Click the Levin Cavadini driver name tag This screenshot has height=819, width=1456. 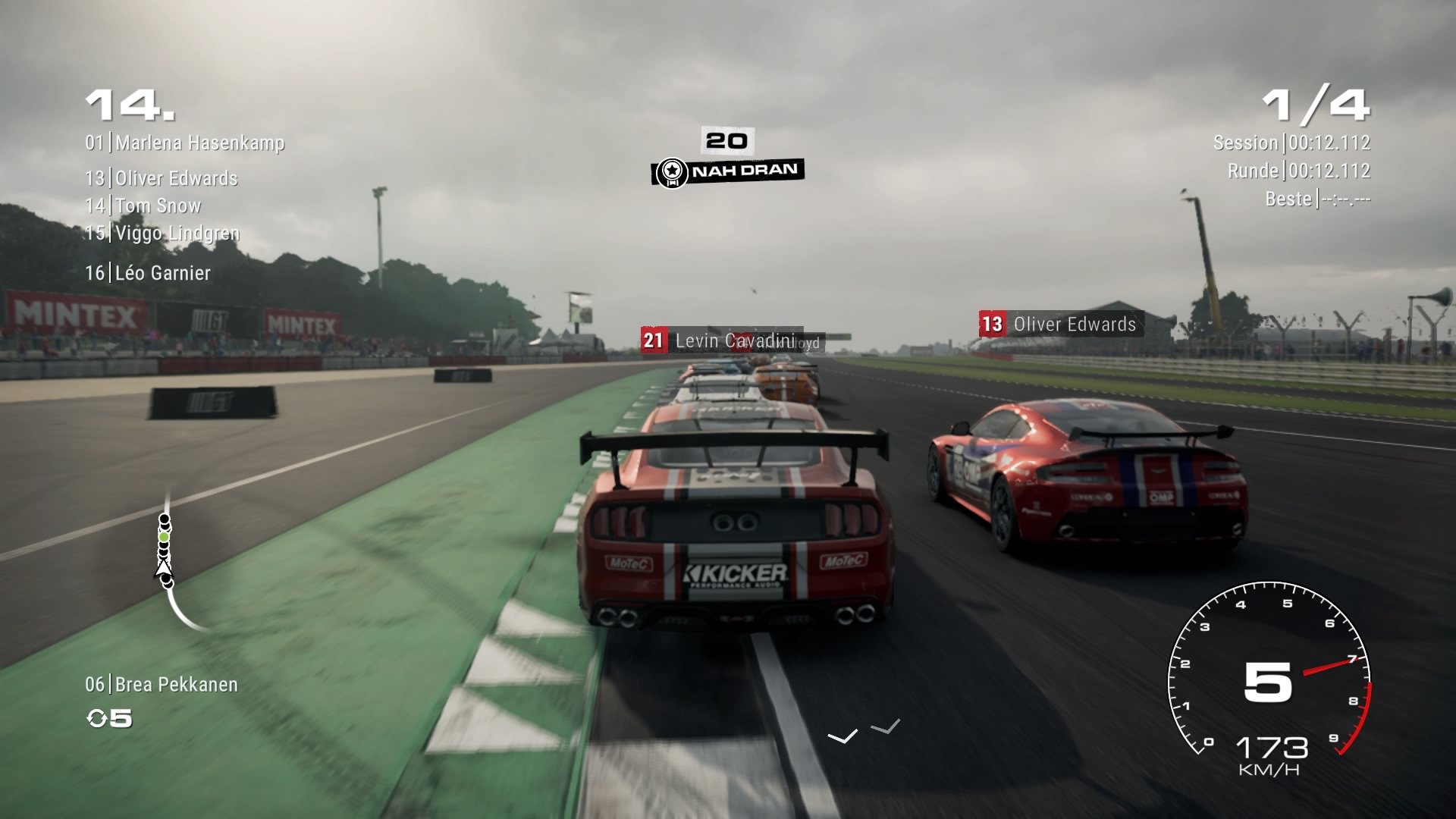coord(720,340)
